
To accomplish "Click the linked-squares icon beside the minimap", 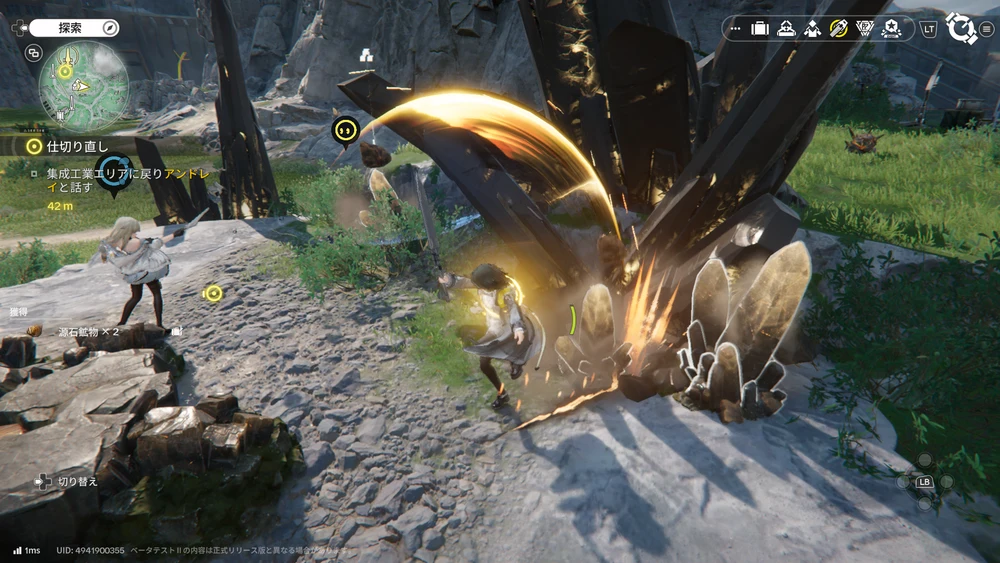I will click(34, 53).
